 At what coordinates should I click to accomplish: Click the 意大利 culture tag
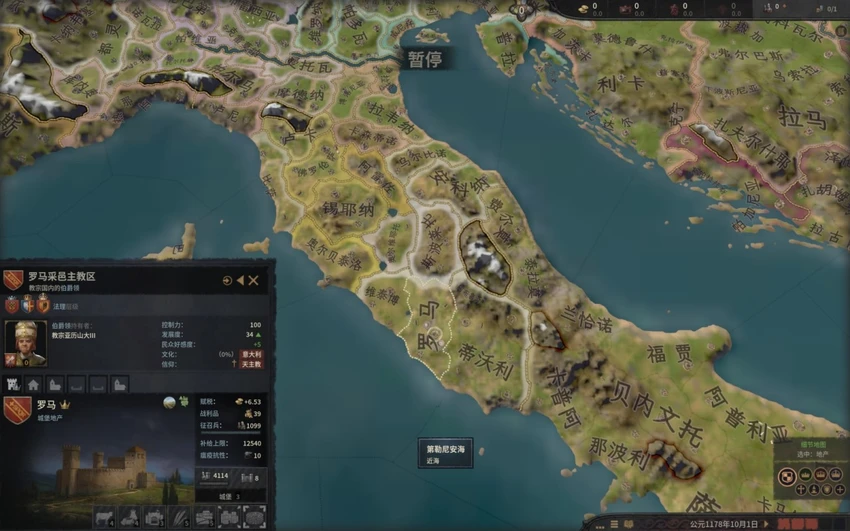pos(251,354)
